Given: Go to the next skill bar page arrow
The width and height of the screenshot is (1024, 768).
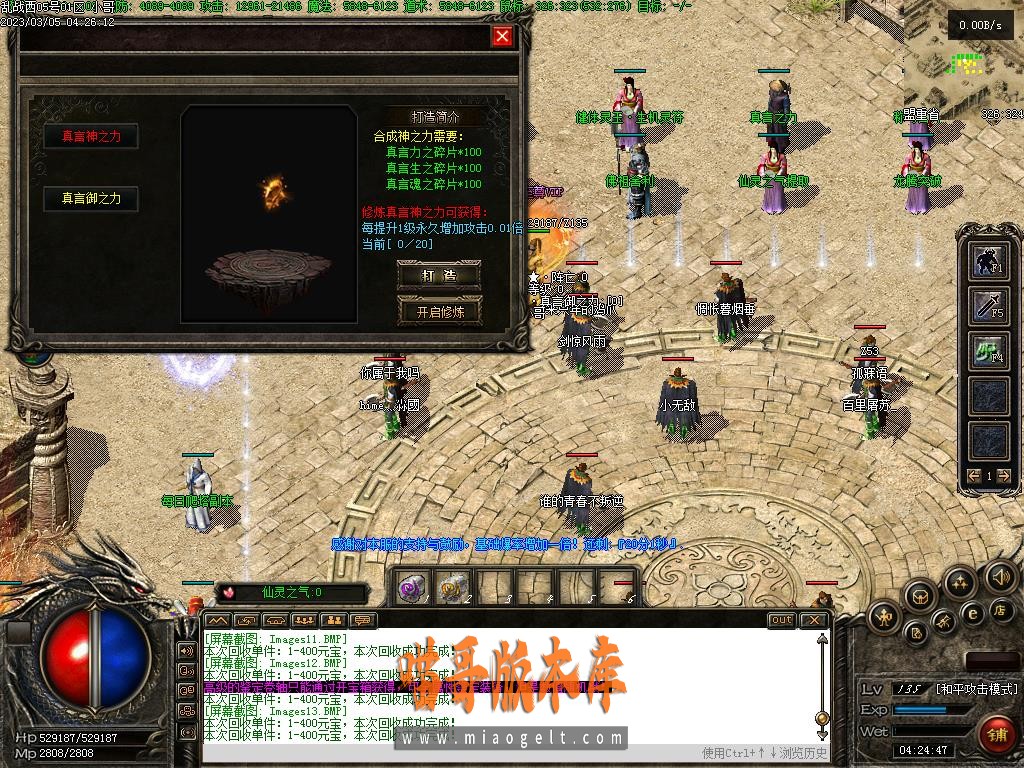Looking at the screenshot, I should pyautogui.click(x=1004, y=476).
